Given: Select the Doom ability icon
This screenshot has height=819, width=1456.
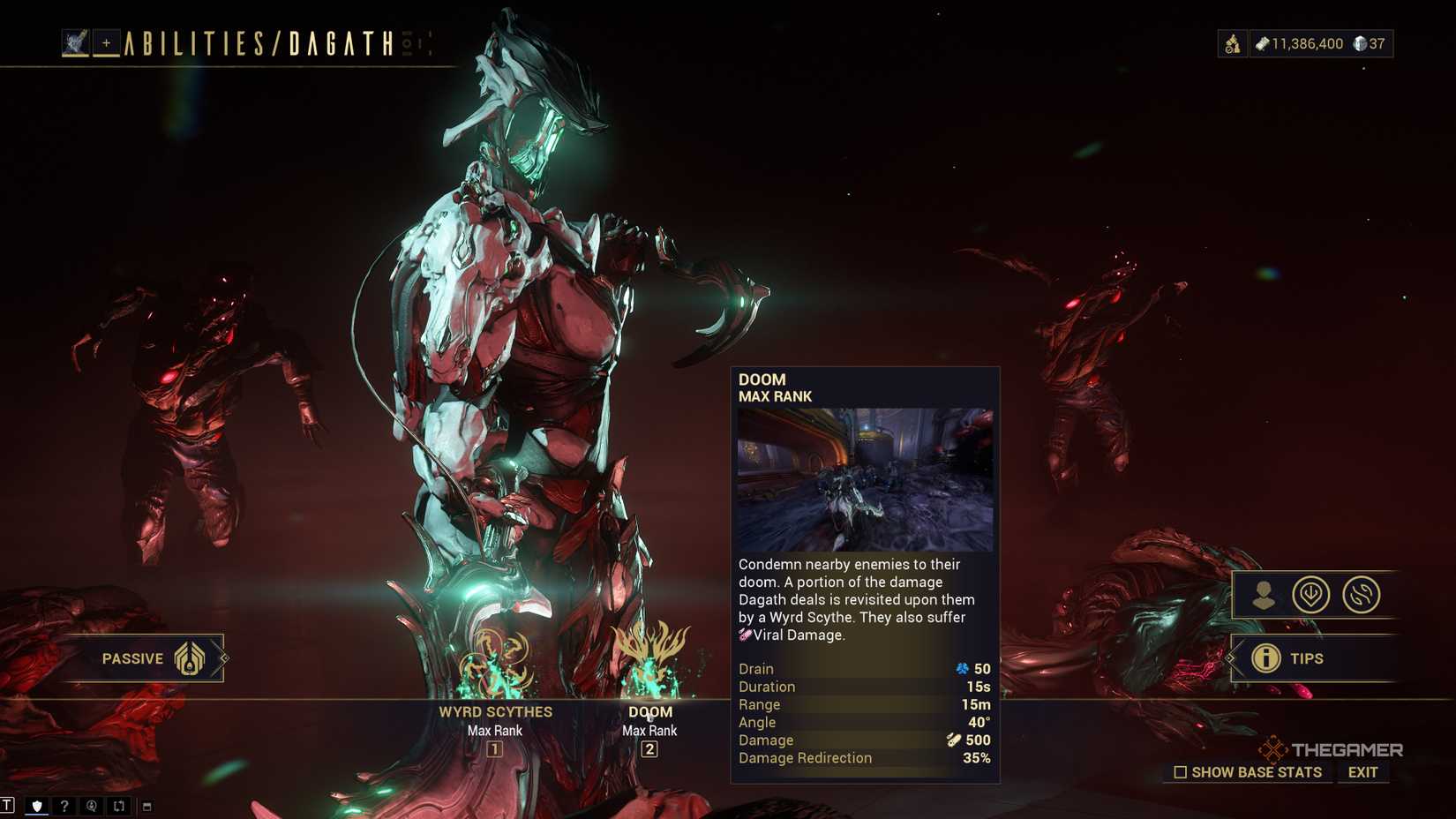Looking at the screenshot, I should pos(649,662).
